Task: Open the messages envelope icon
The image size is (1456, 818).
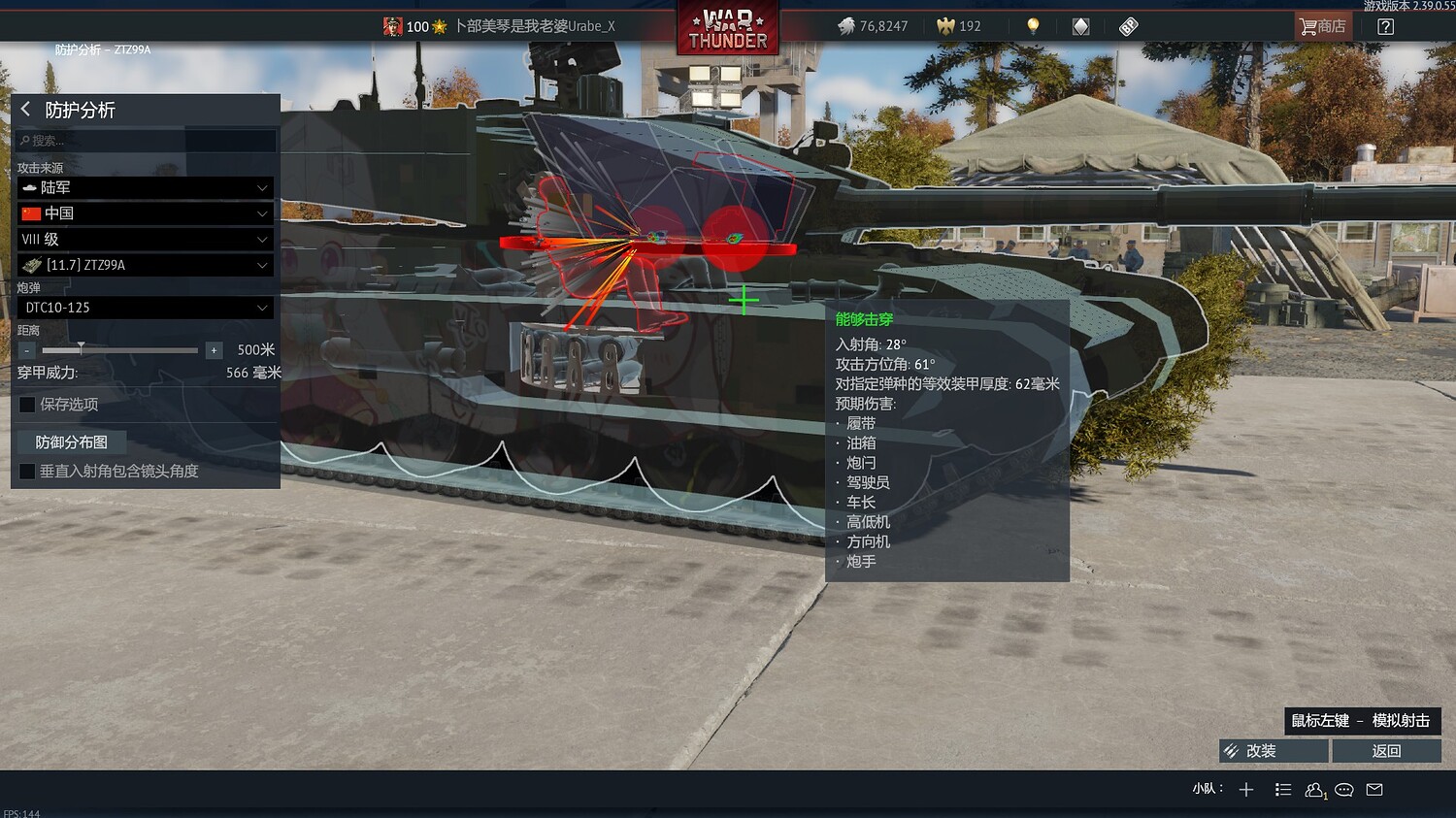Action: [x=1374, y=790]
